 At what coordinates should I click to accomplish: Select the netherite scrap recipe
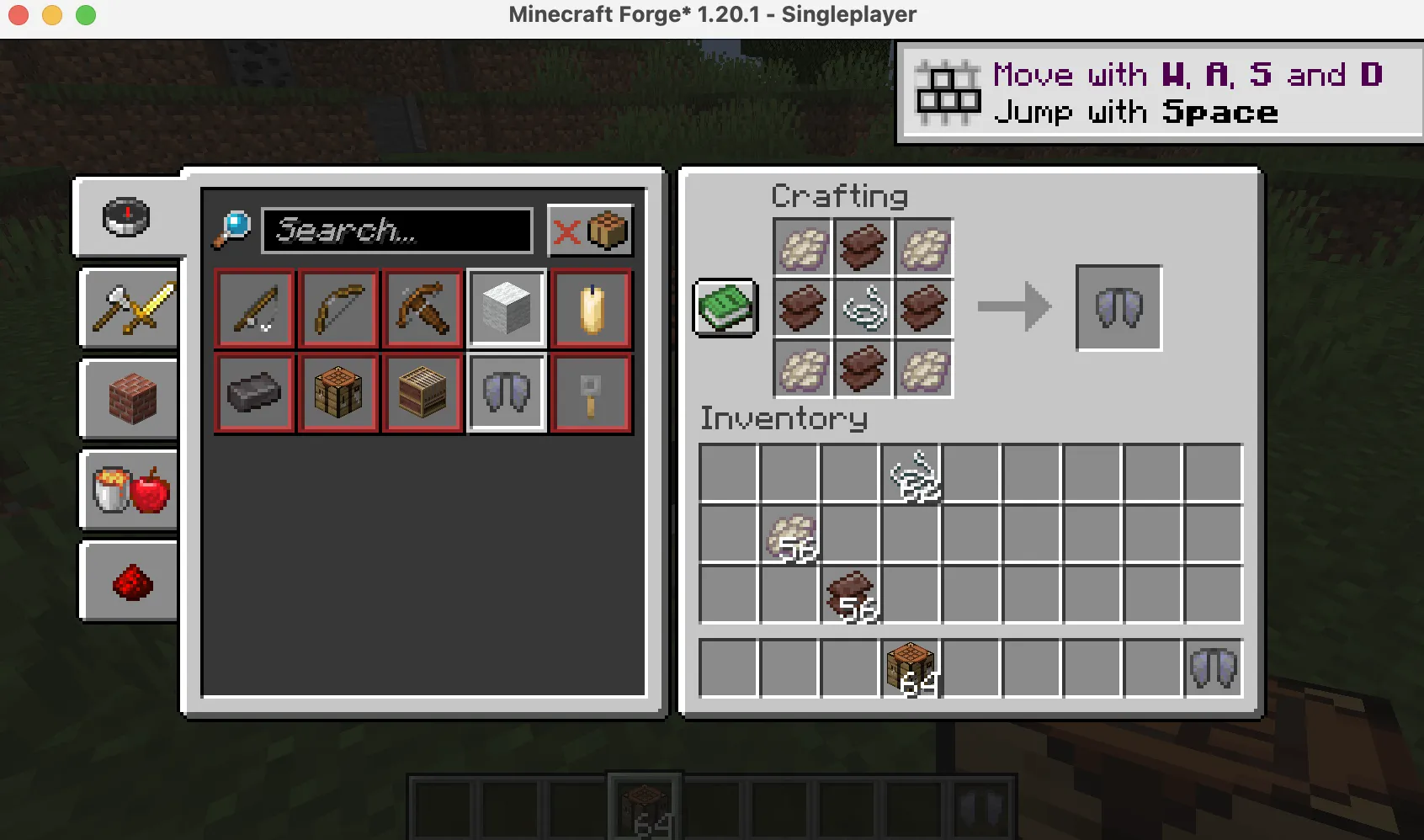[x=254, y=392]
